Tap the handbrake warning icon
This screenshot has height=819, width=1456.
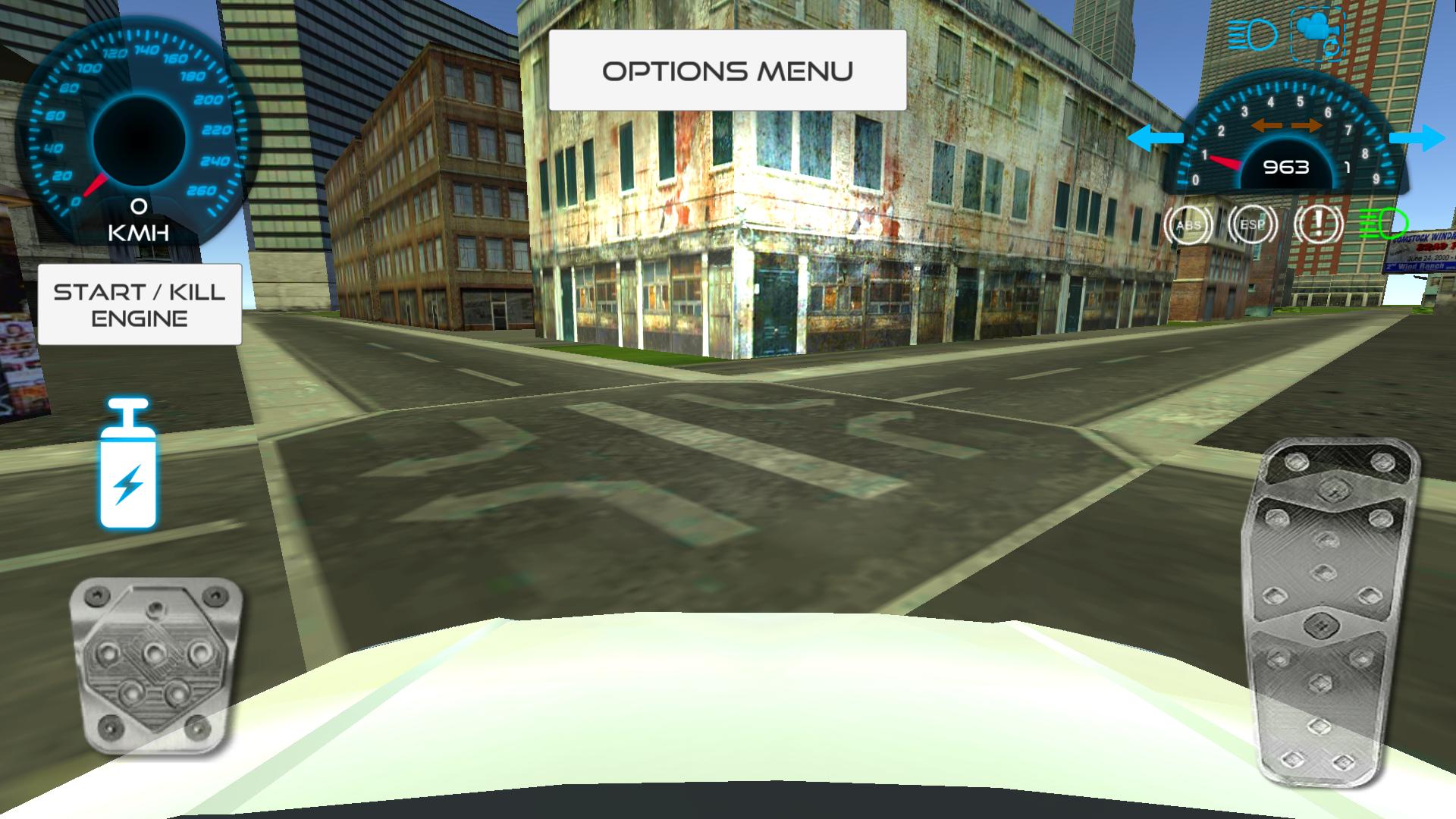pyautogui.click(x=1317, y=224)
